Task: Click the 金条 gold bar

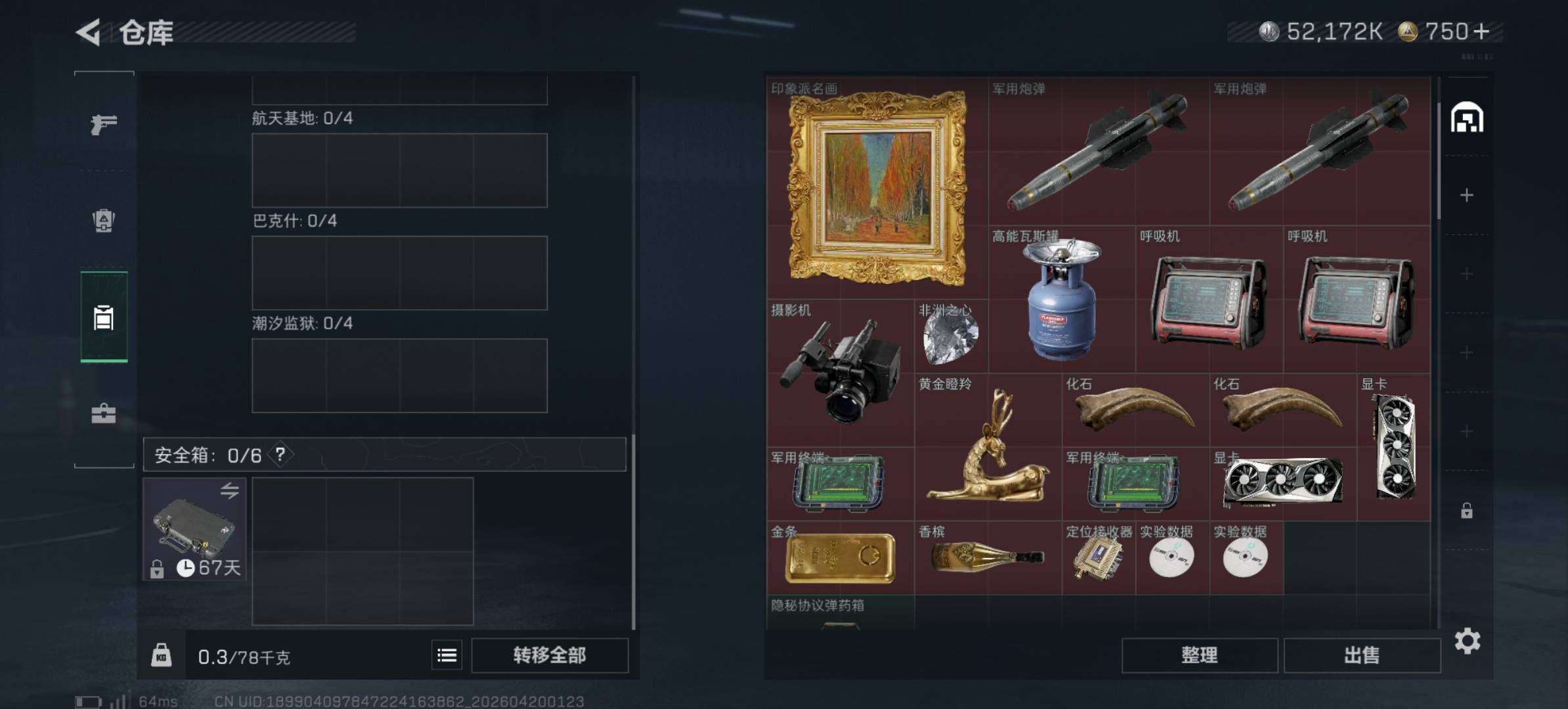Action: [x=840, y=558]
